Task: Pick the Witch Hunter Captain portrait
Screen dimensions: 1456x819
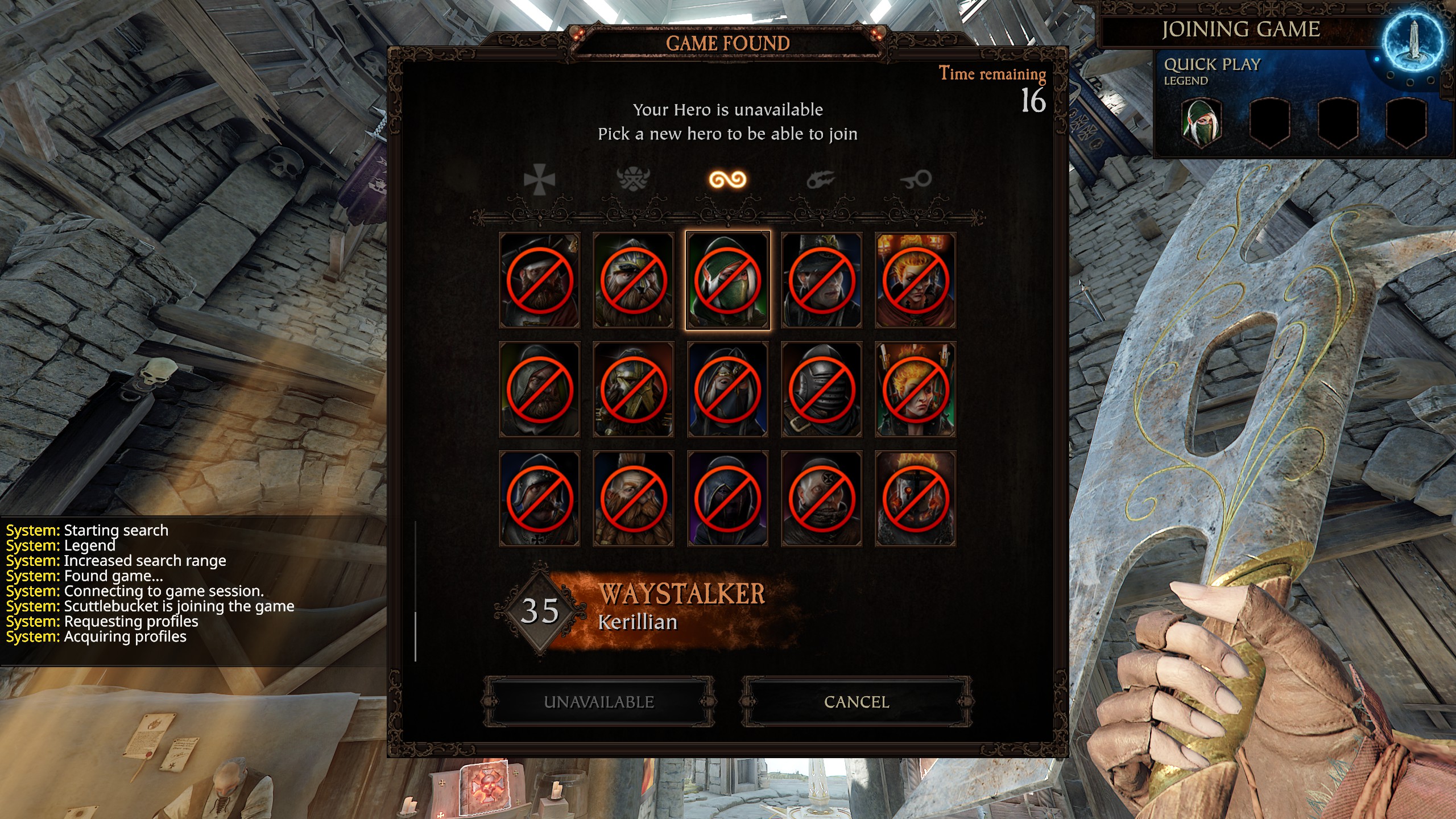Action: pos(821,280)
